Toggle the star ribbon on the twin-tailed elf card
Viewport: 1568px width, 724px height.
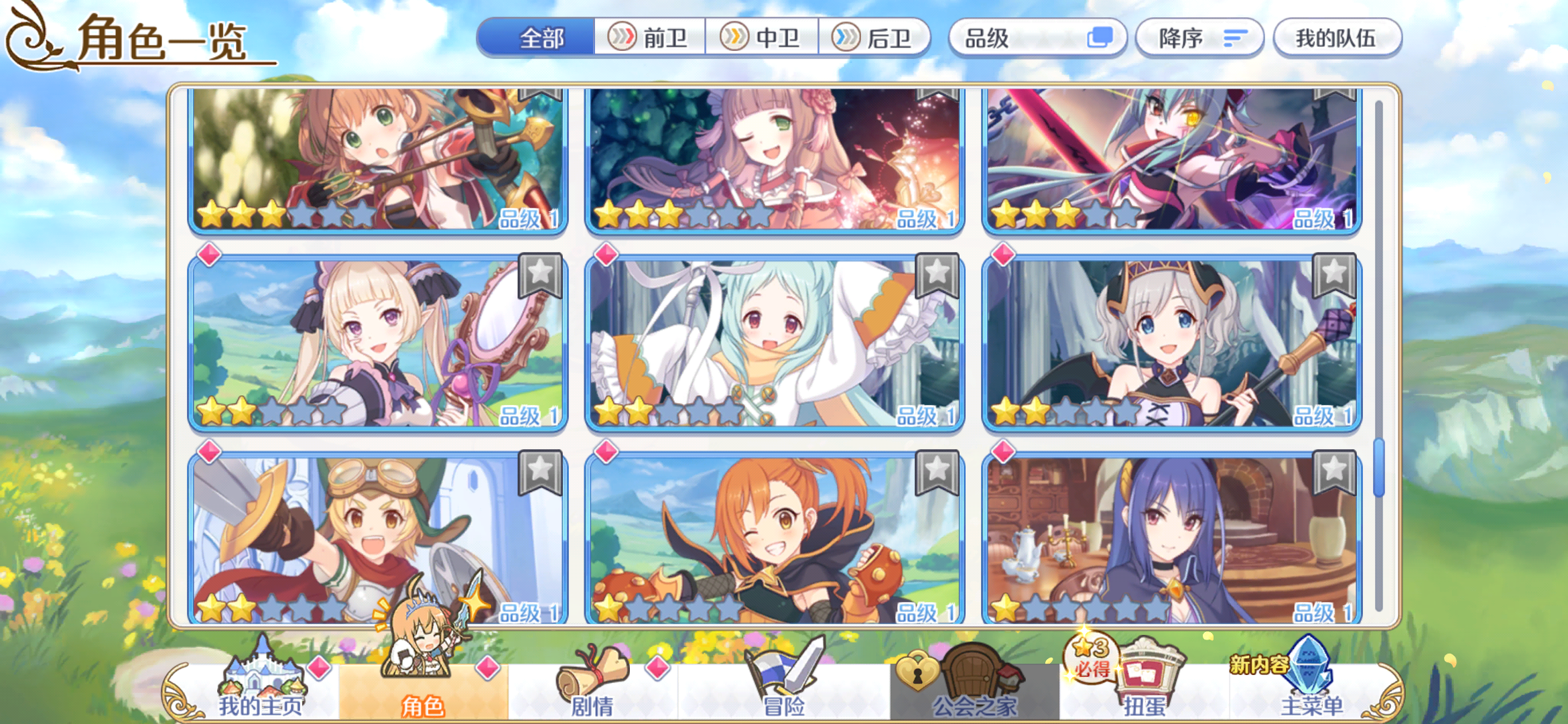[539, 275]
